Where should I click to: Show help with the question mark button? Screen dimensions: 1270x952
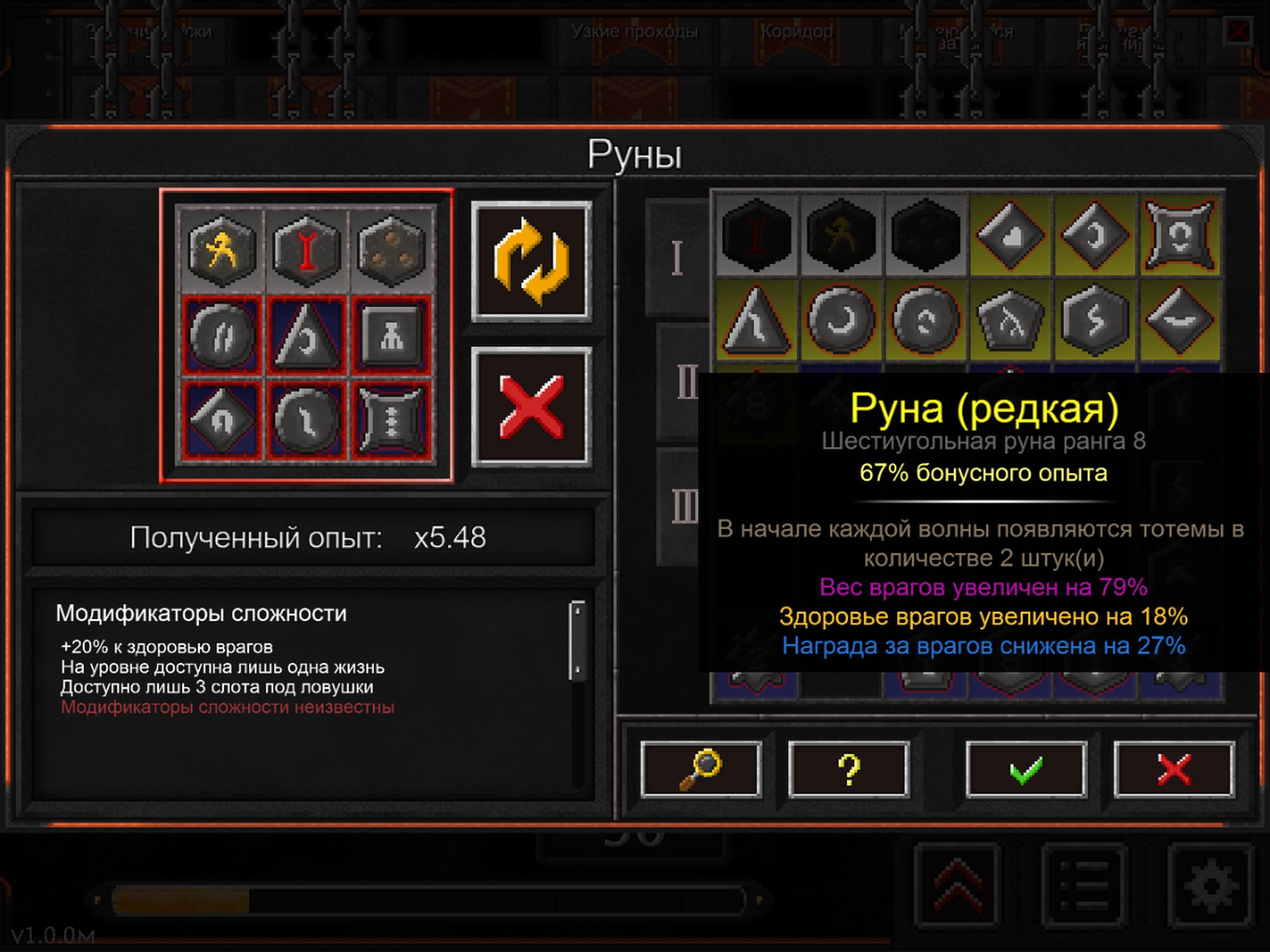click(x=848, y=769)
